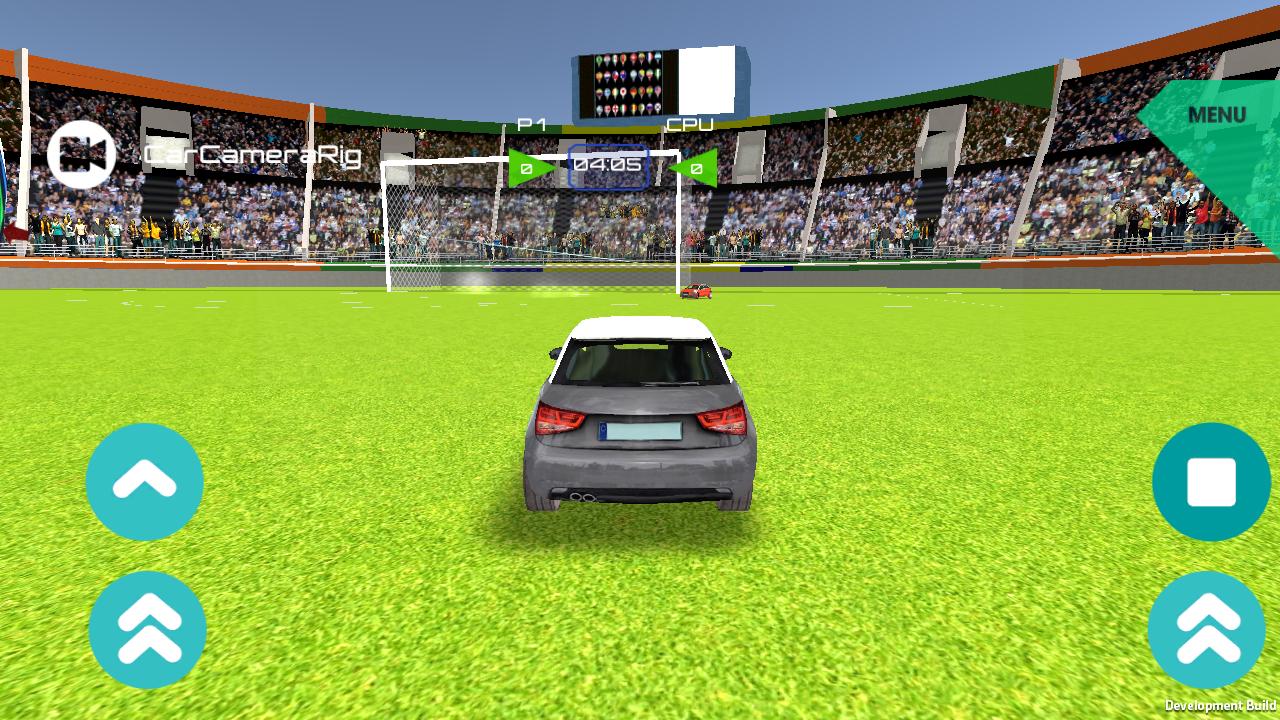Tap the double-chevron boost icon on the left

(x=145, y=629)
